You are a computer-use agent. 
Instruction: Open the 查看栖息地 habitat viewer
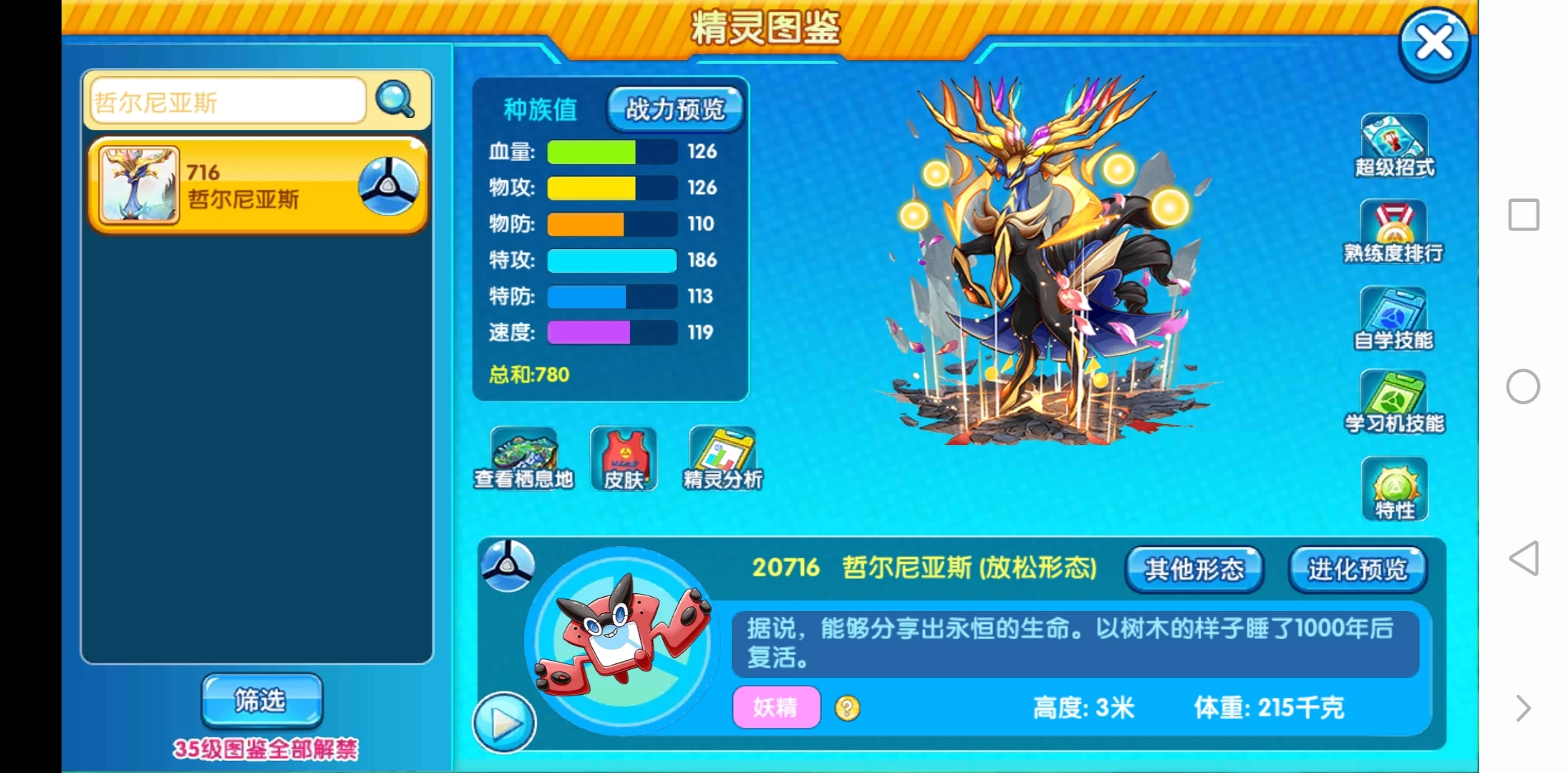523,458
